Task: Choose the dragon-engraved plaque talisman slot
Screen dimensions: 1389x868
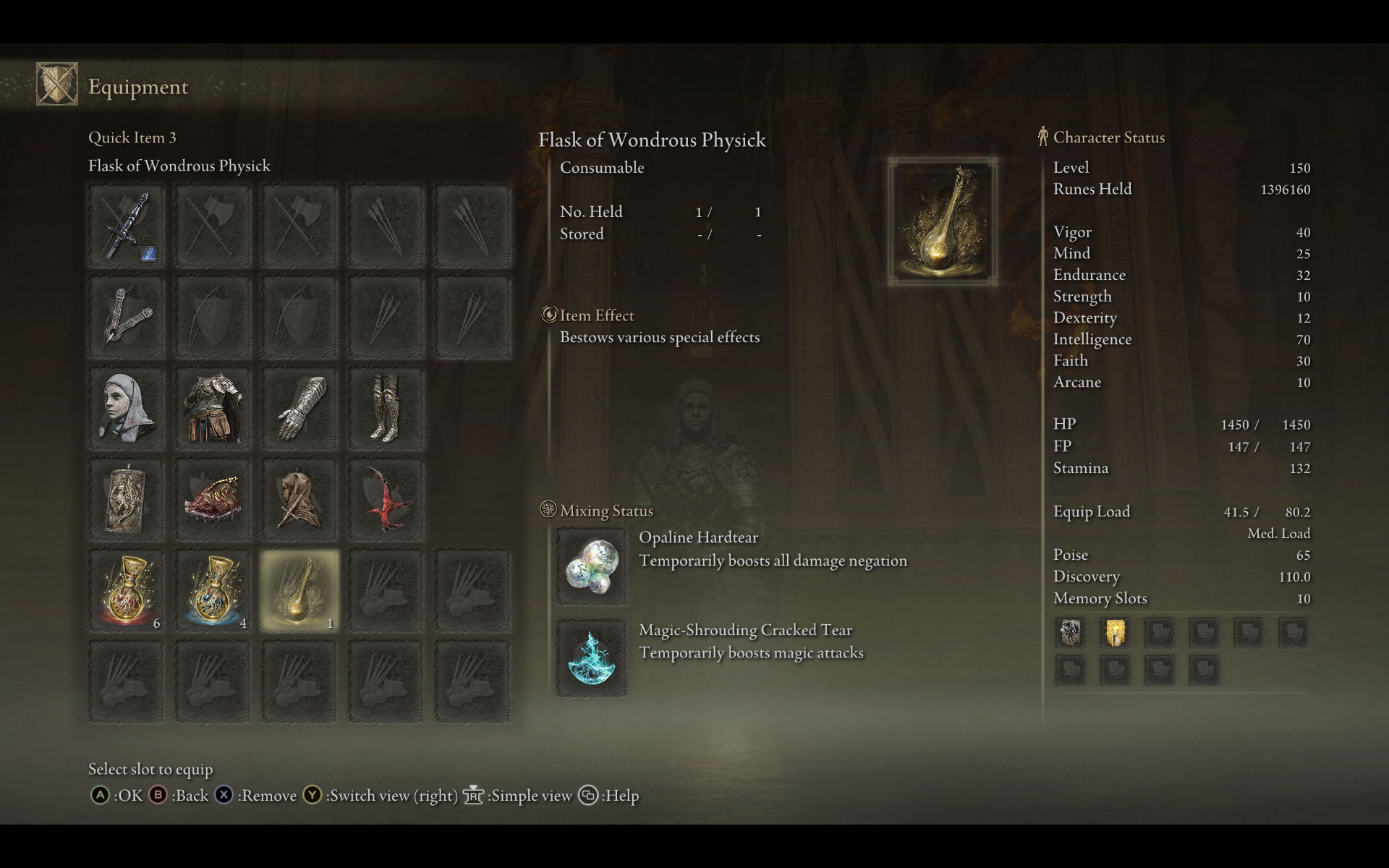Action: (127, 500)
